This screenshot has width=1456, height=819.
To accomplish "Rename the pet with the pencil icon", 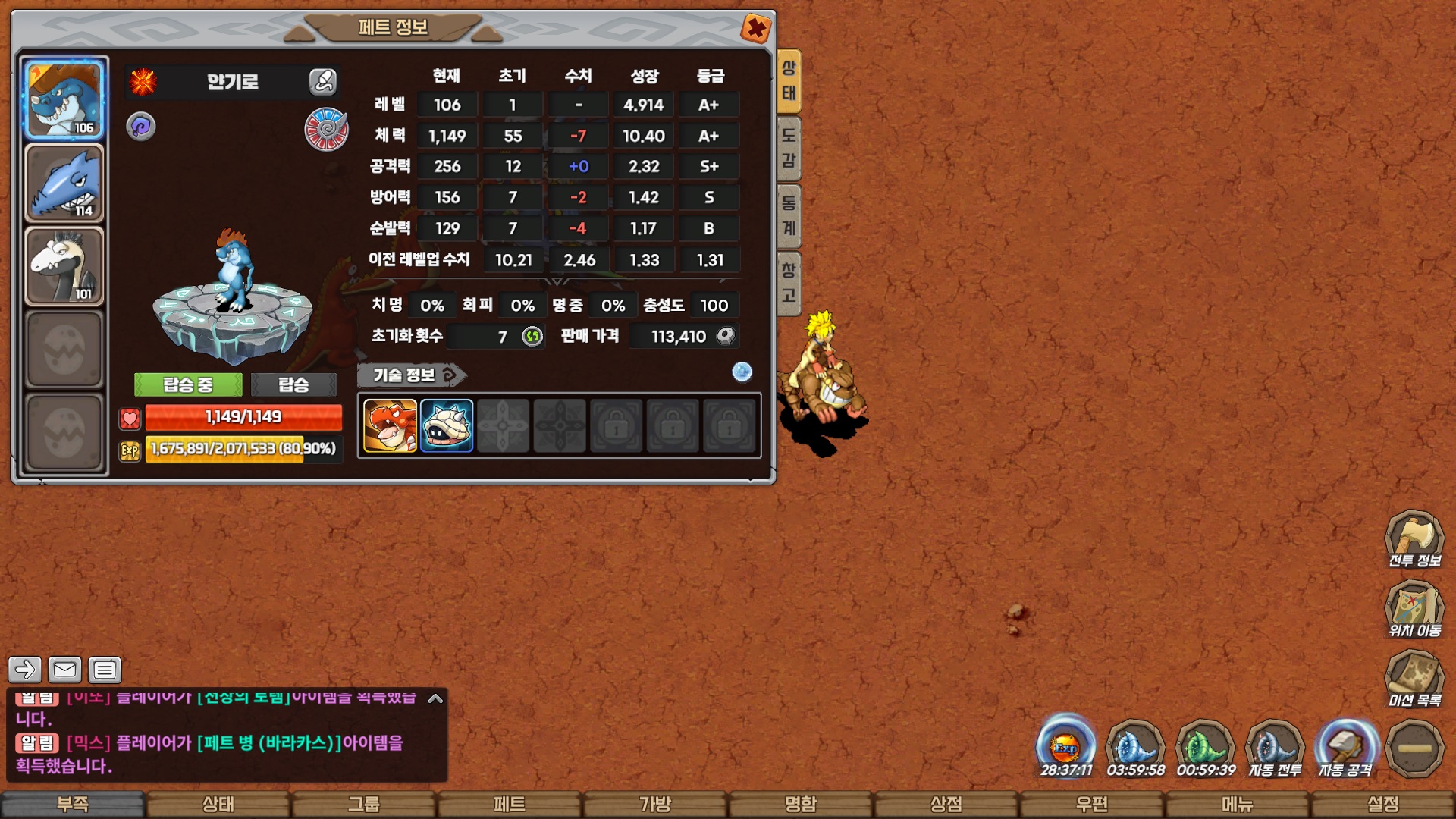I will 322,81.
